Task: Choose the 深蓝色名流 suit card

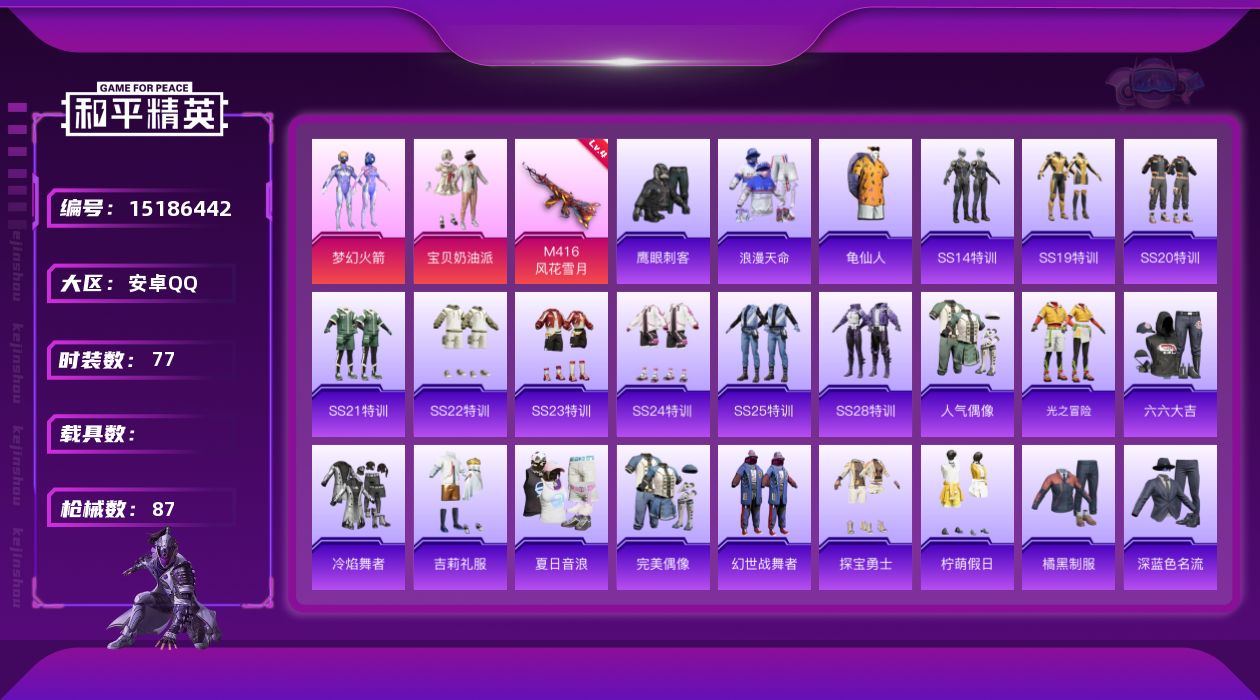Action: tap(1170, 517)
